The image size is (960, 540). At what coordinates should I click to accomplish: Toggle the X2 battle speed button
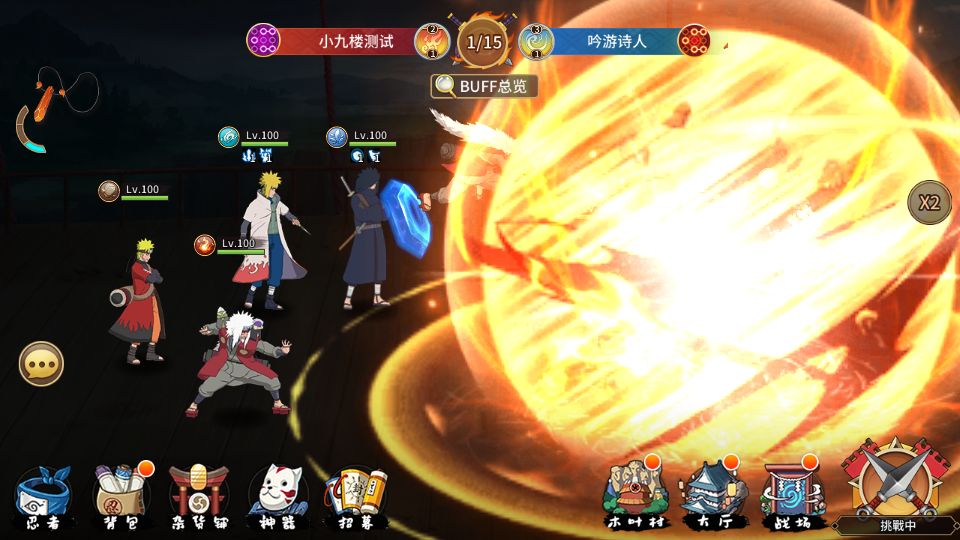(x=929, y=202)
